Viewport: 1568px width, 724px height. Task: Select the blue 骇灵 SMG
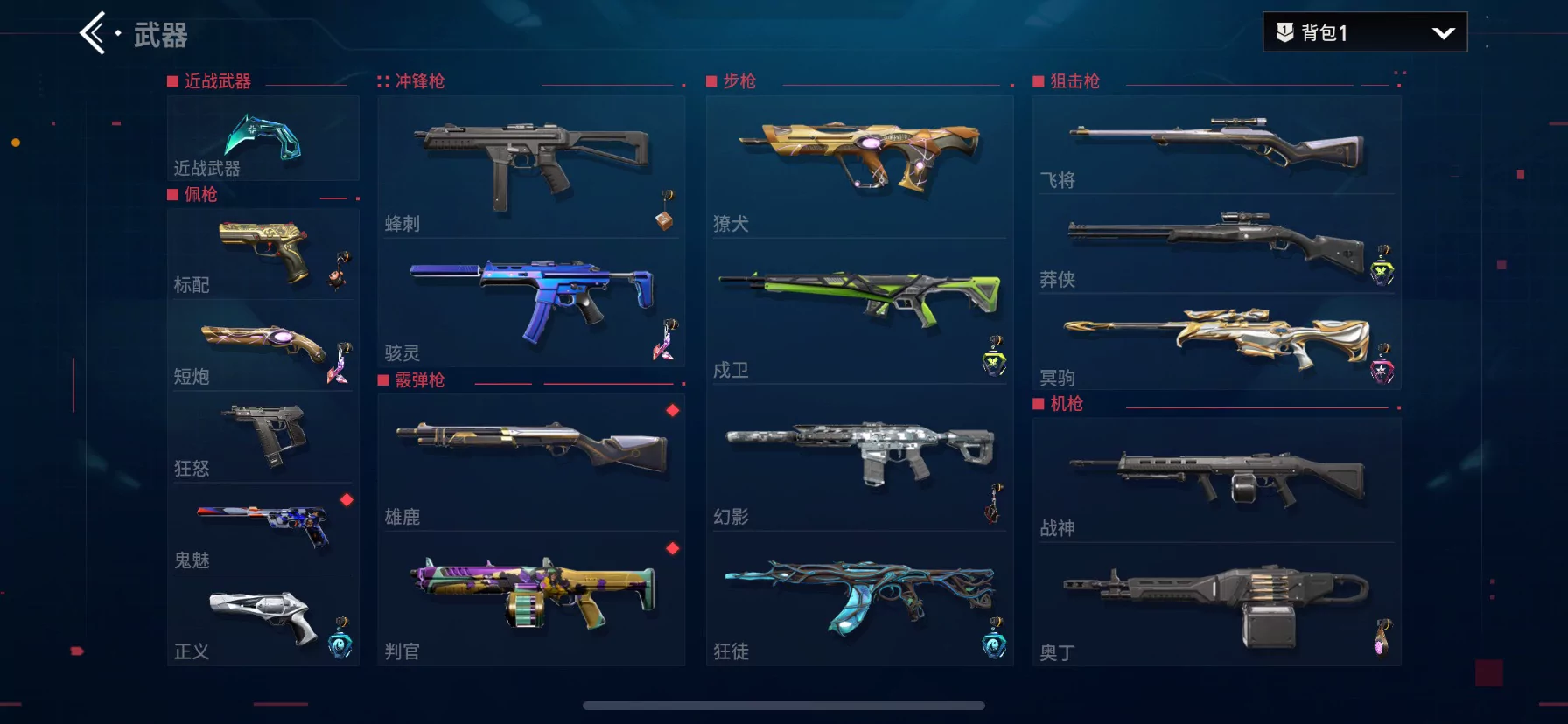coord(530,301)
